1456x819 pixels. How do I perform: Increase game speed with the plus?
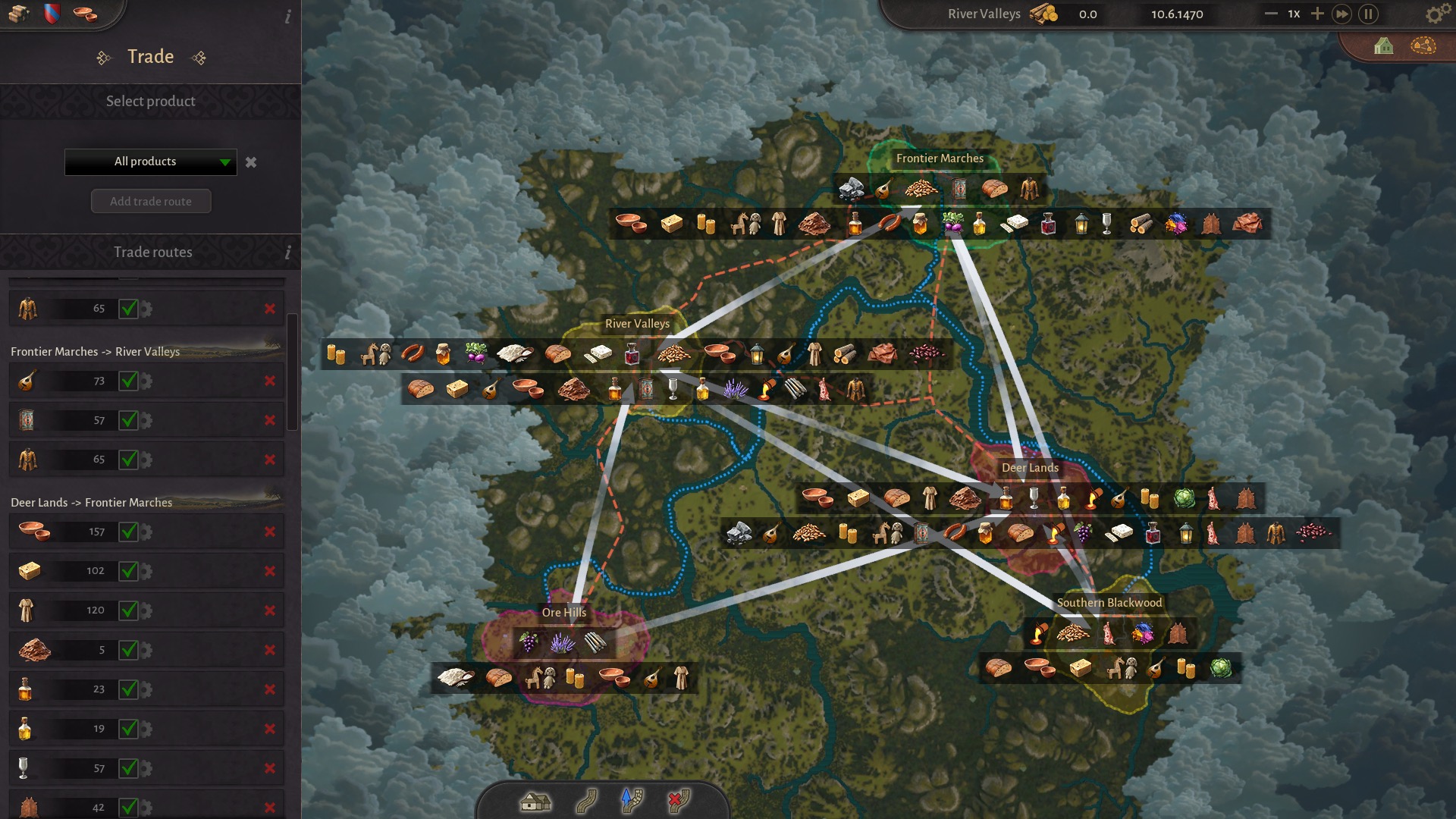1317,14
